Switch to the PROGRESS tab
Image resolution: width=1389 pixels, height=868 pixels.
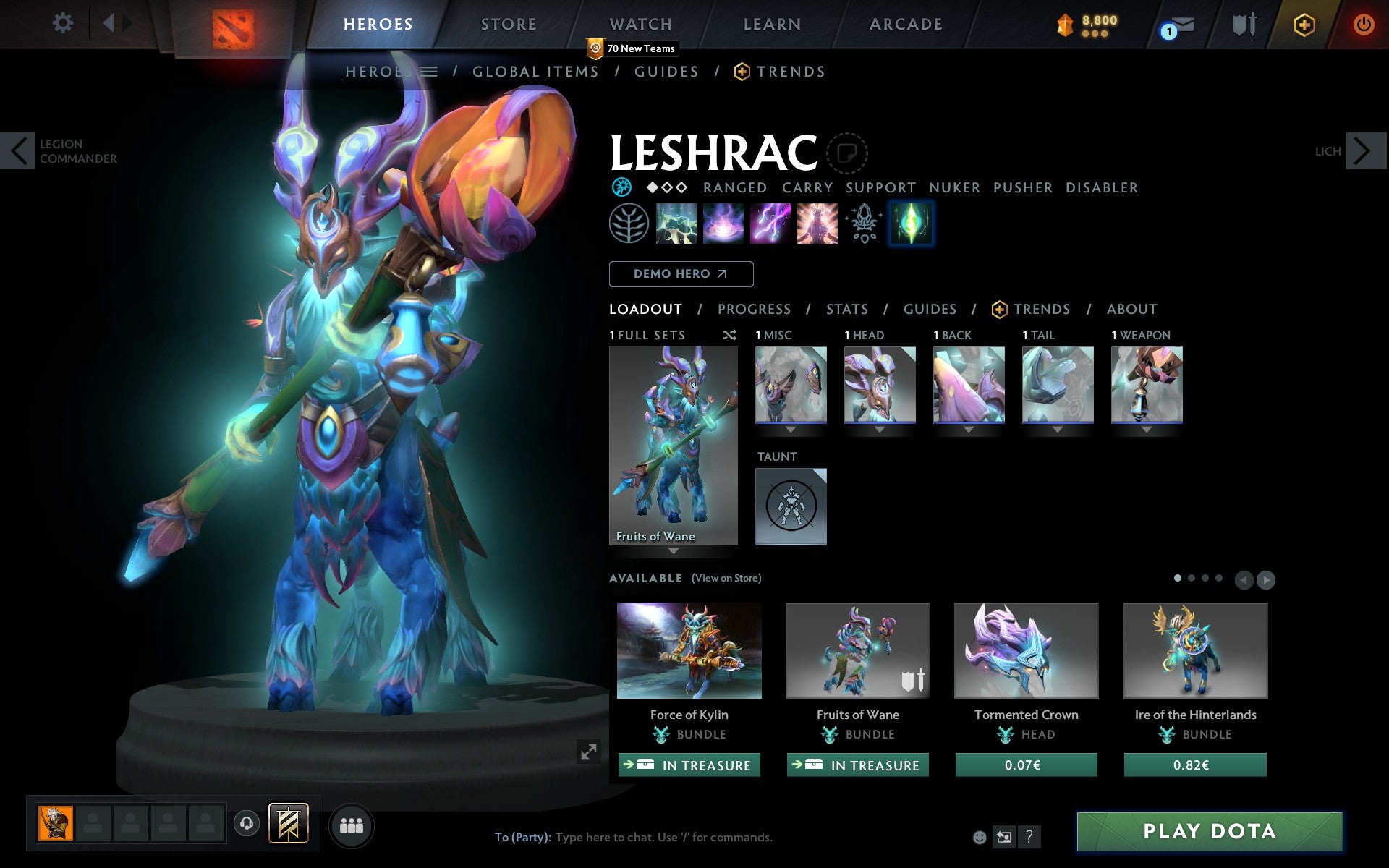click(754, 309)
